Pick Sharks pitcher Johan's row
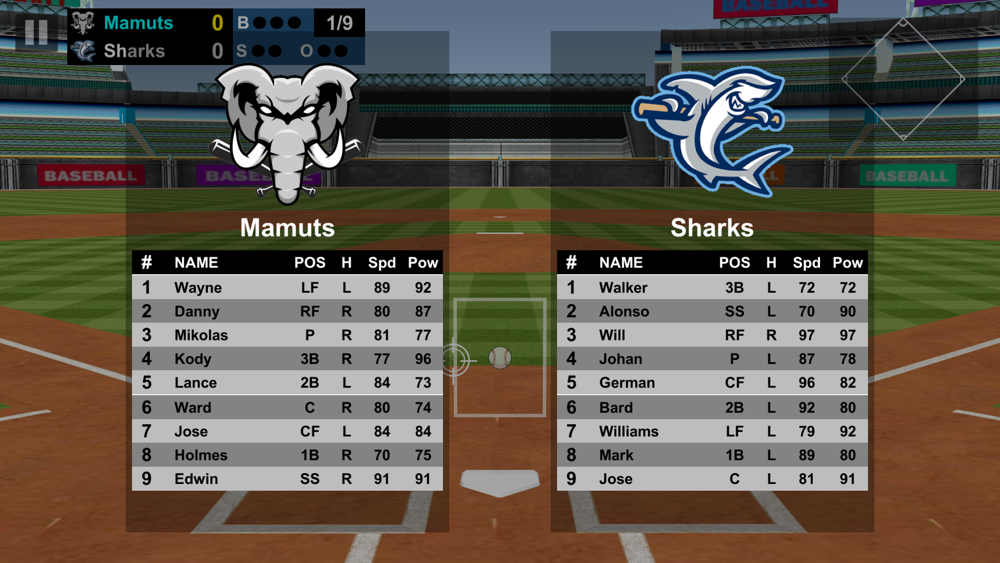 712,359
